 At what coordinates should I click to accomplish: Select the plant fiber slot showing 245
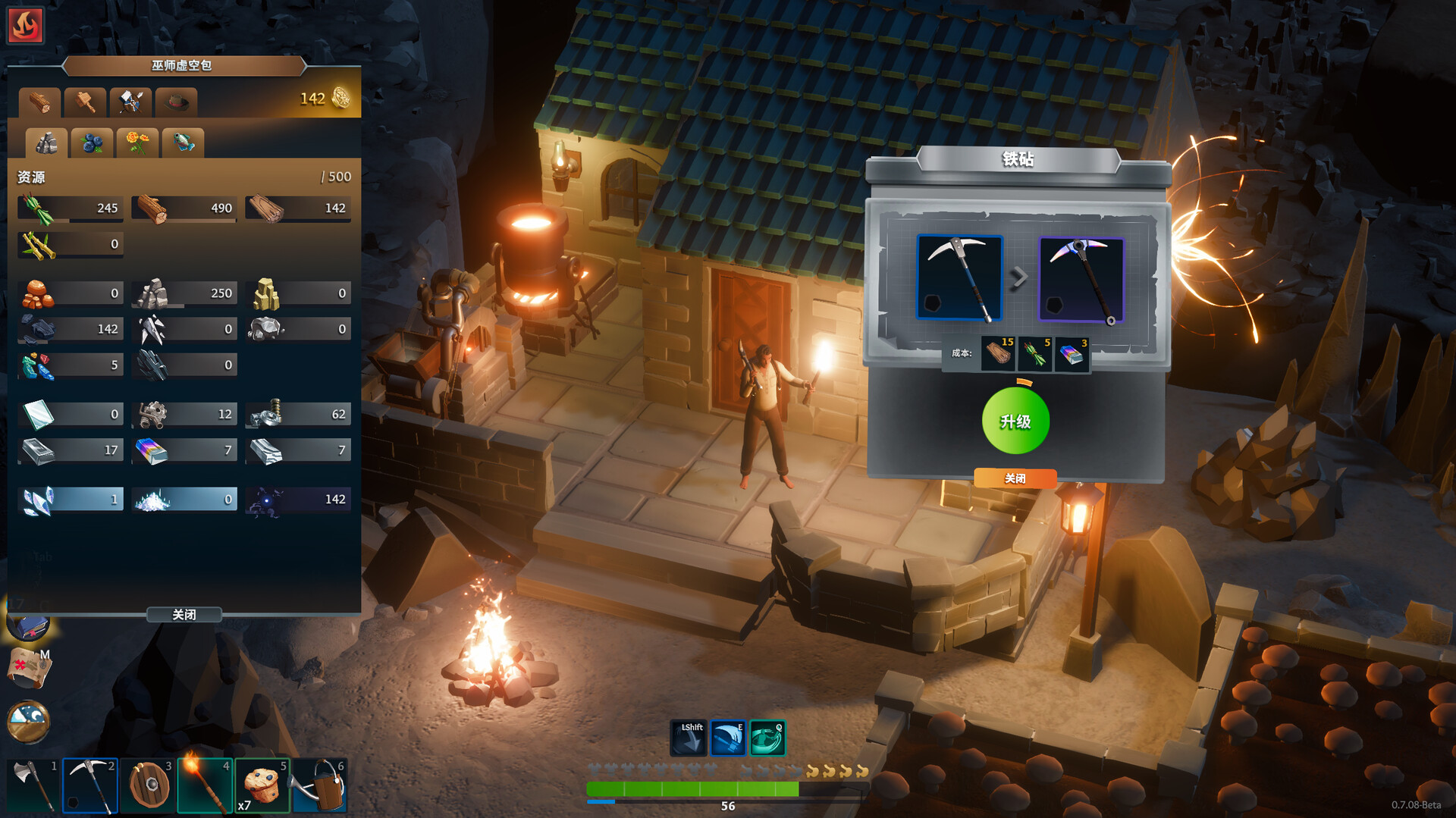coord(70,208)
